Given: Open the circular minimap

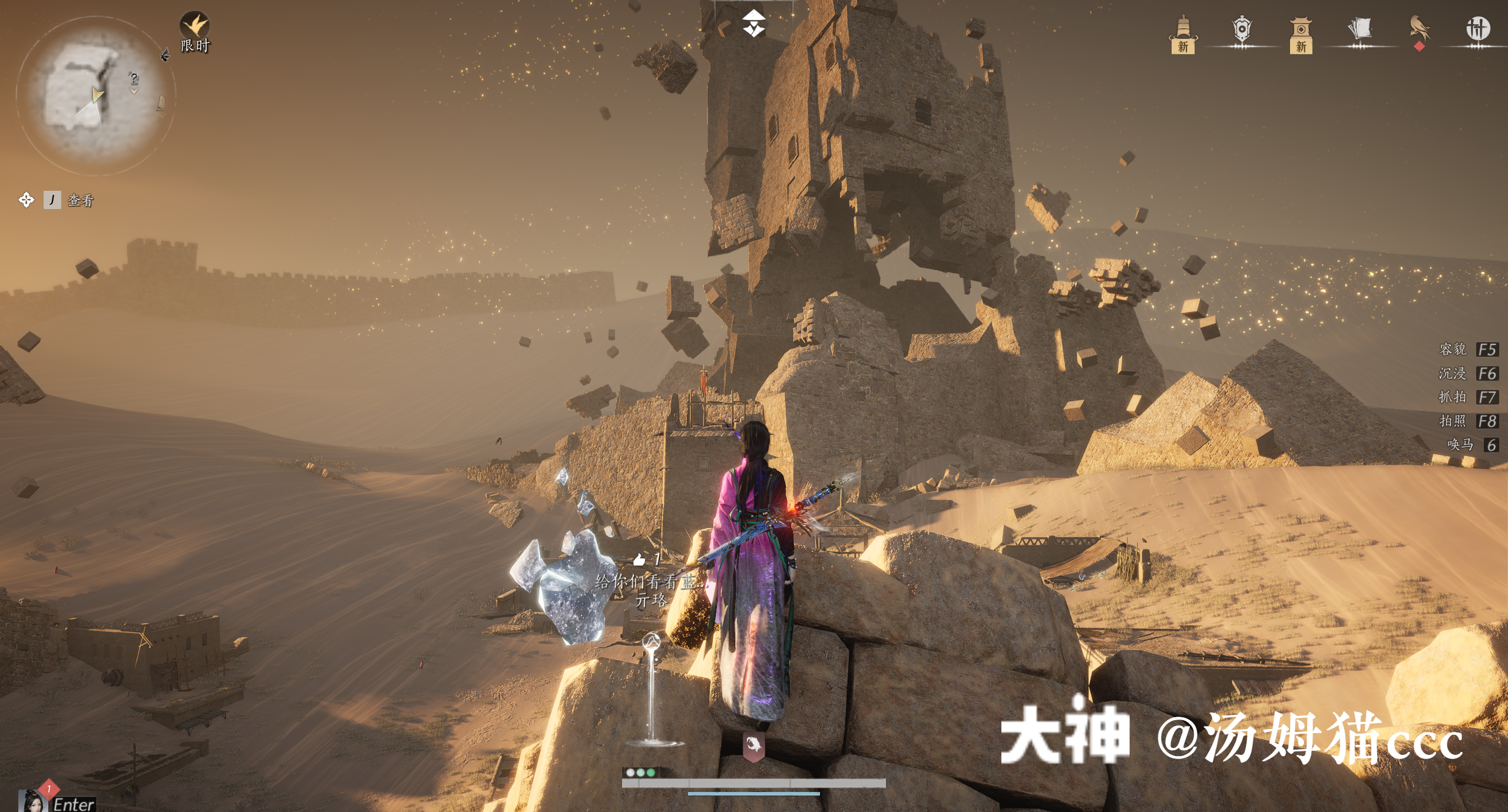Looking at the screenshot, I should [94, 95].
